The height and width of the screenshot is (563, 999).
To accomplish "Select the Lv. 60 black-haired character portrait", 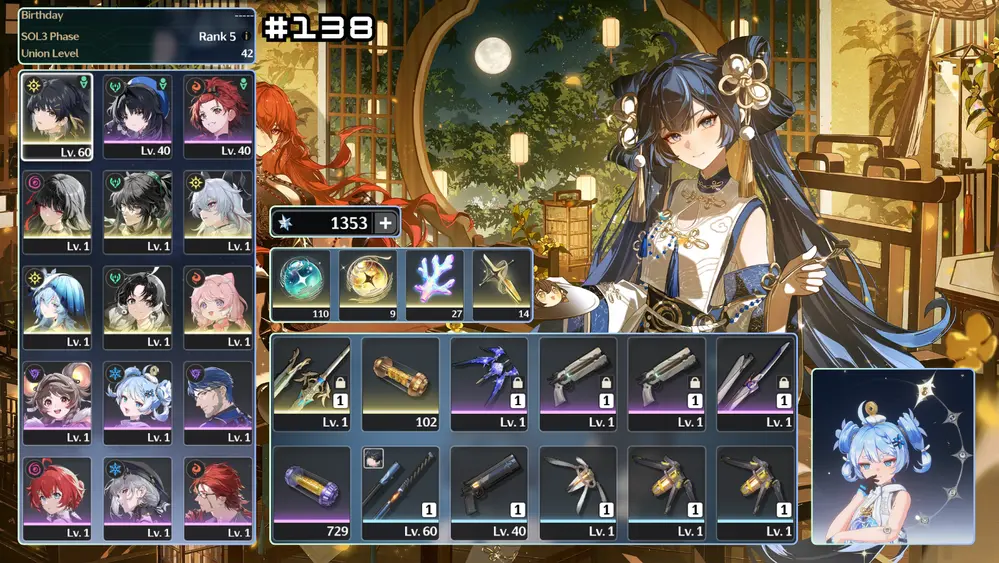I will [57, 116].
